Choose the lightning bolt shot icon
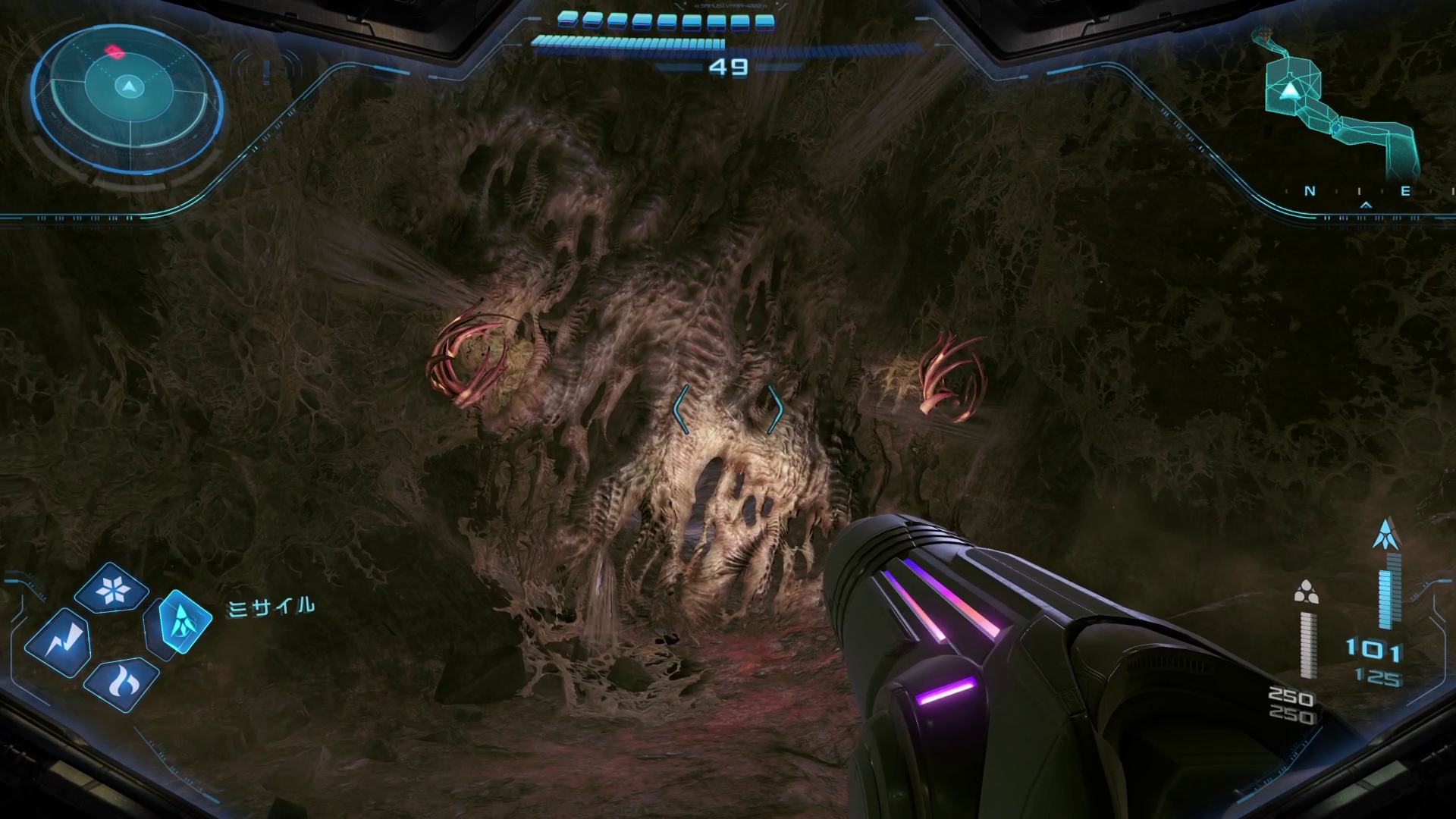This screenshot has width=1456, height=819. coord(59,643)
